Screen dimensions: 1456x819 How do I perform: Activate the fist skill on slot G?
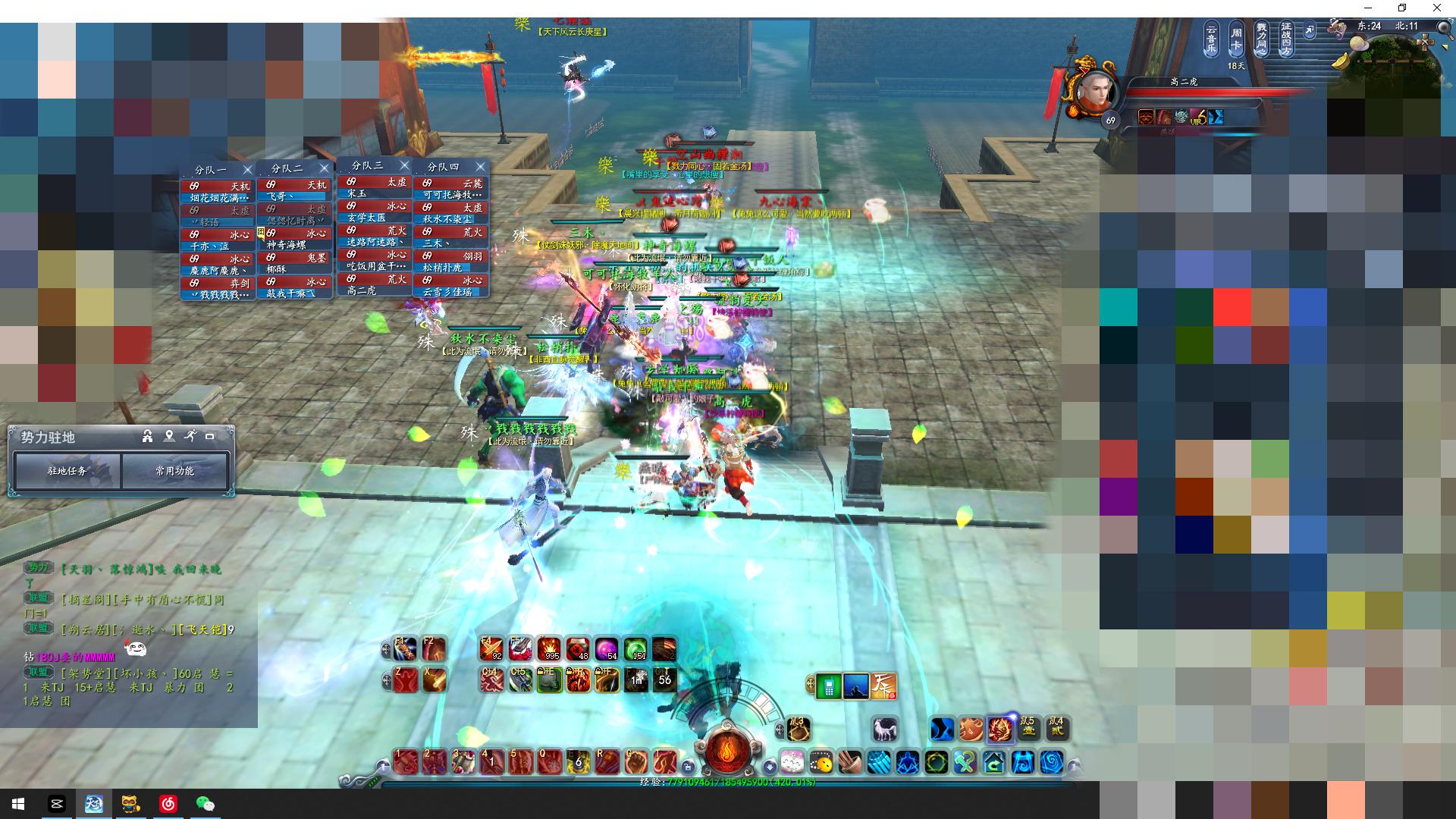pos(635,761)
